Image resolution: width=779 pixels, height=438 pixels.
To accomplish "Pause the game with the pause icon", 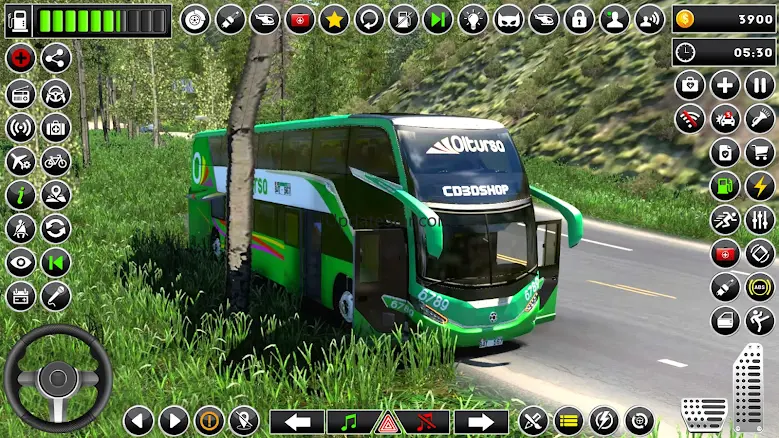I will [760, 85].
